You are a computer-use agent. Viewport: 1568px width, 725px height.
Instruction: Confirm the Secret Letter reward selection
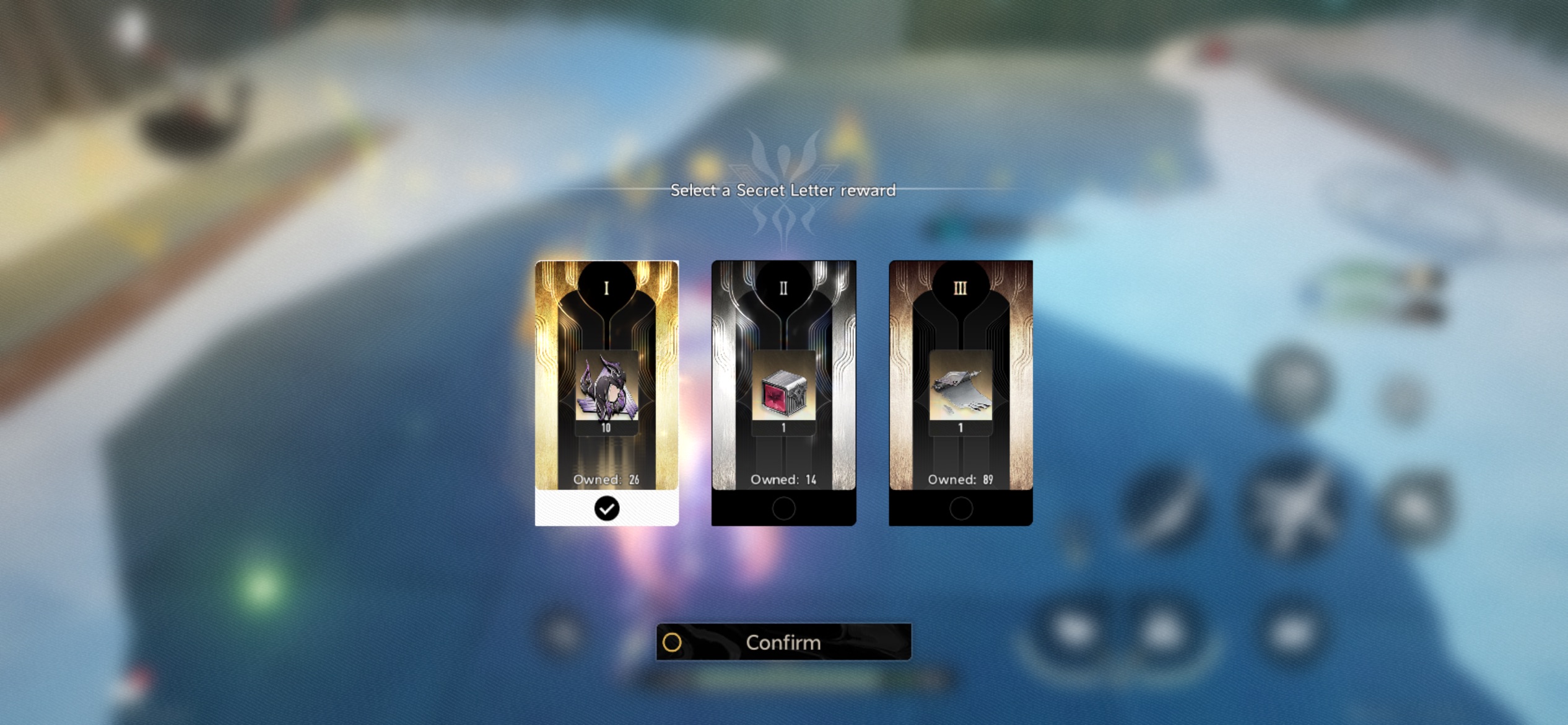(783, 642)
